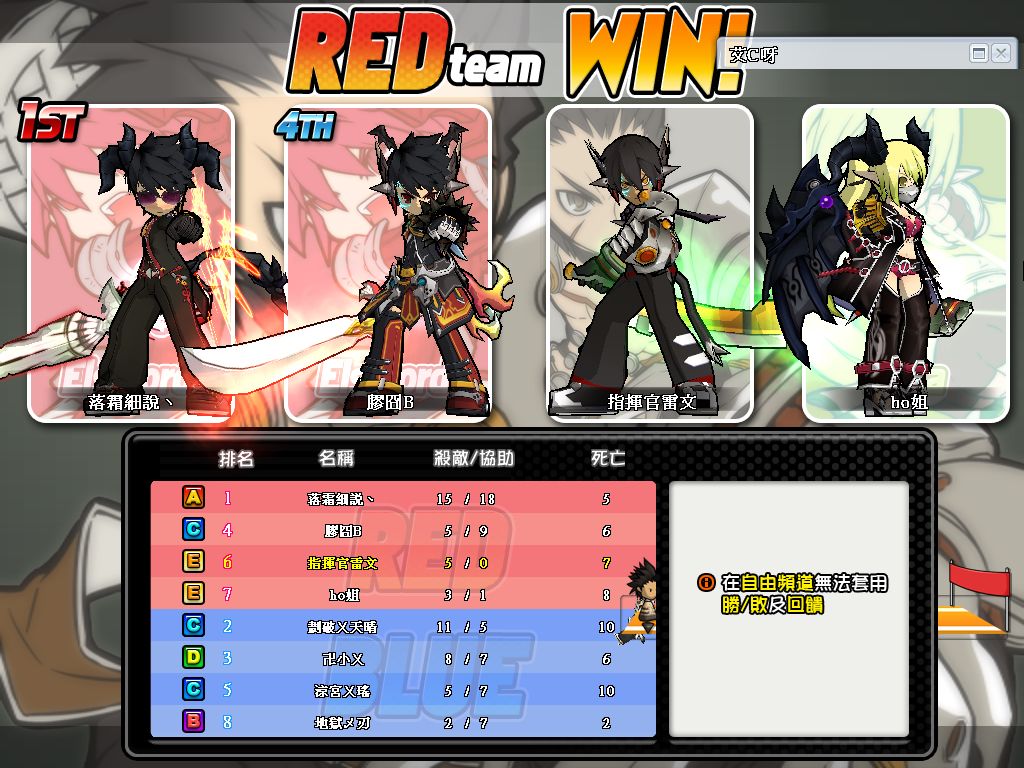The image size is (1024, 768).
Task: Select the rank 2 blue team player row
Action: pos(403,626)
